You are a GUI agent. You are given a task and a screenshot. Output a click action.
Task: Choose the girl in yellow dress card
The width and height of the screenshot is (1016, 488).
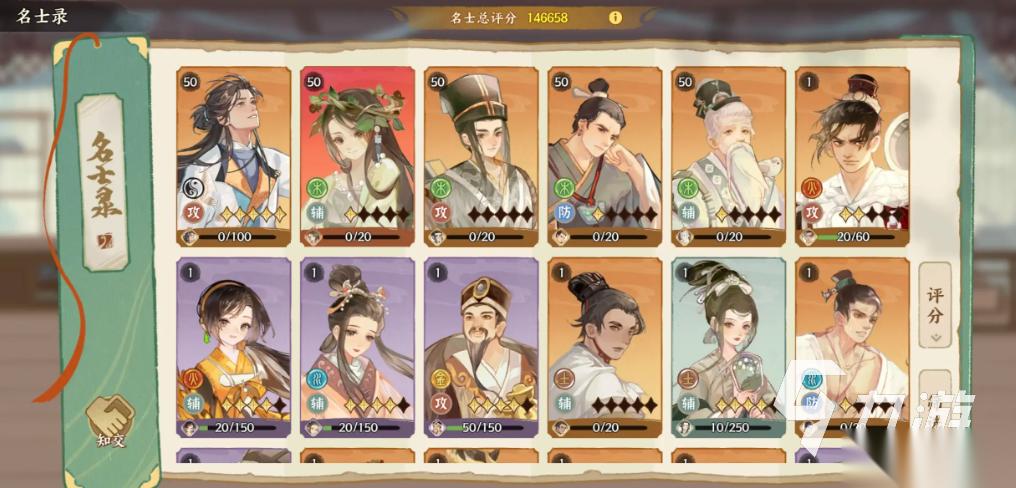tap(234, 345)
